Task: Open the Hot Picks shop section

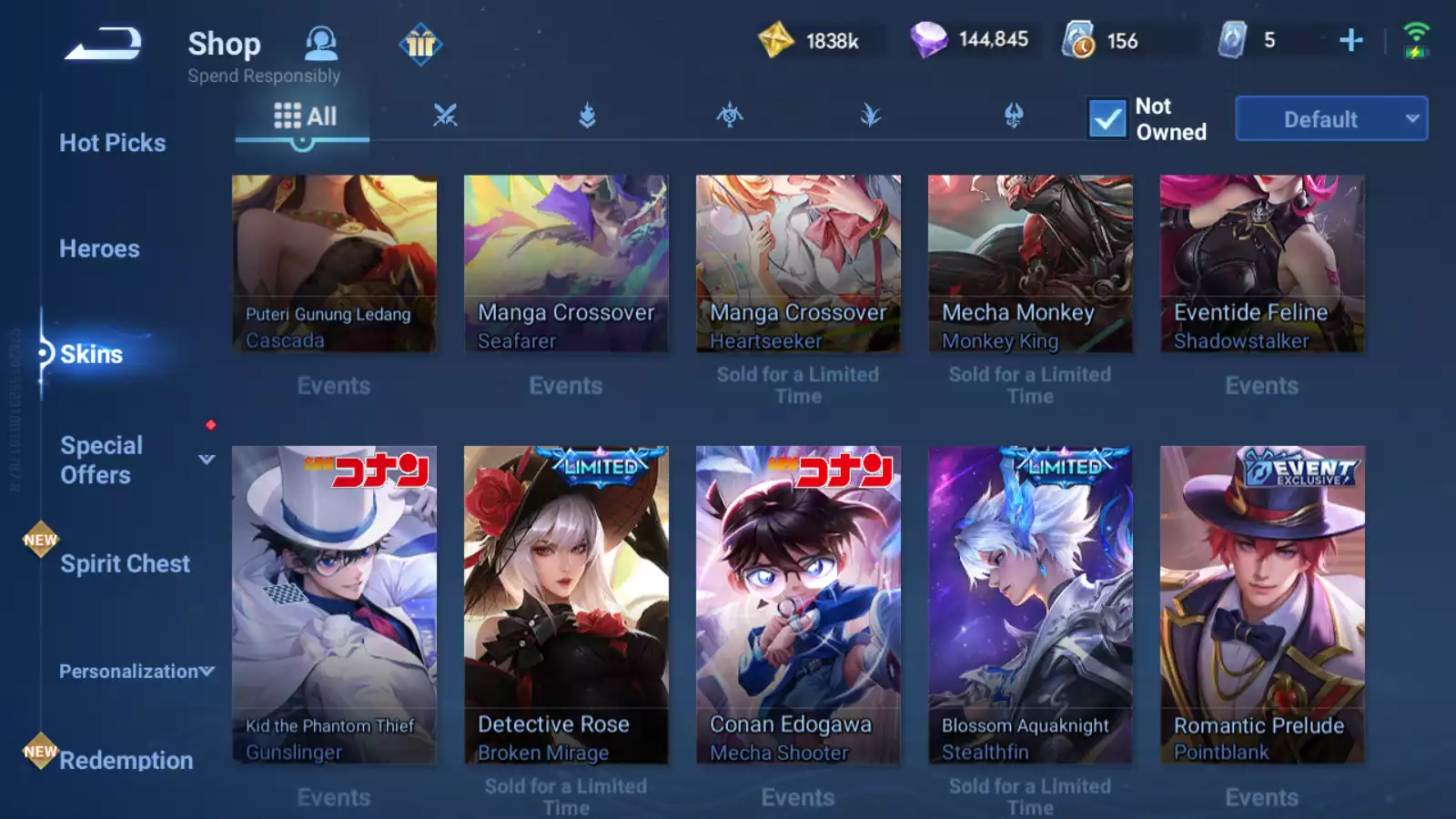Action: pos(112,143)
